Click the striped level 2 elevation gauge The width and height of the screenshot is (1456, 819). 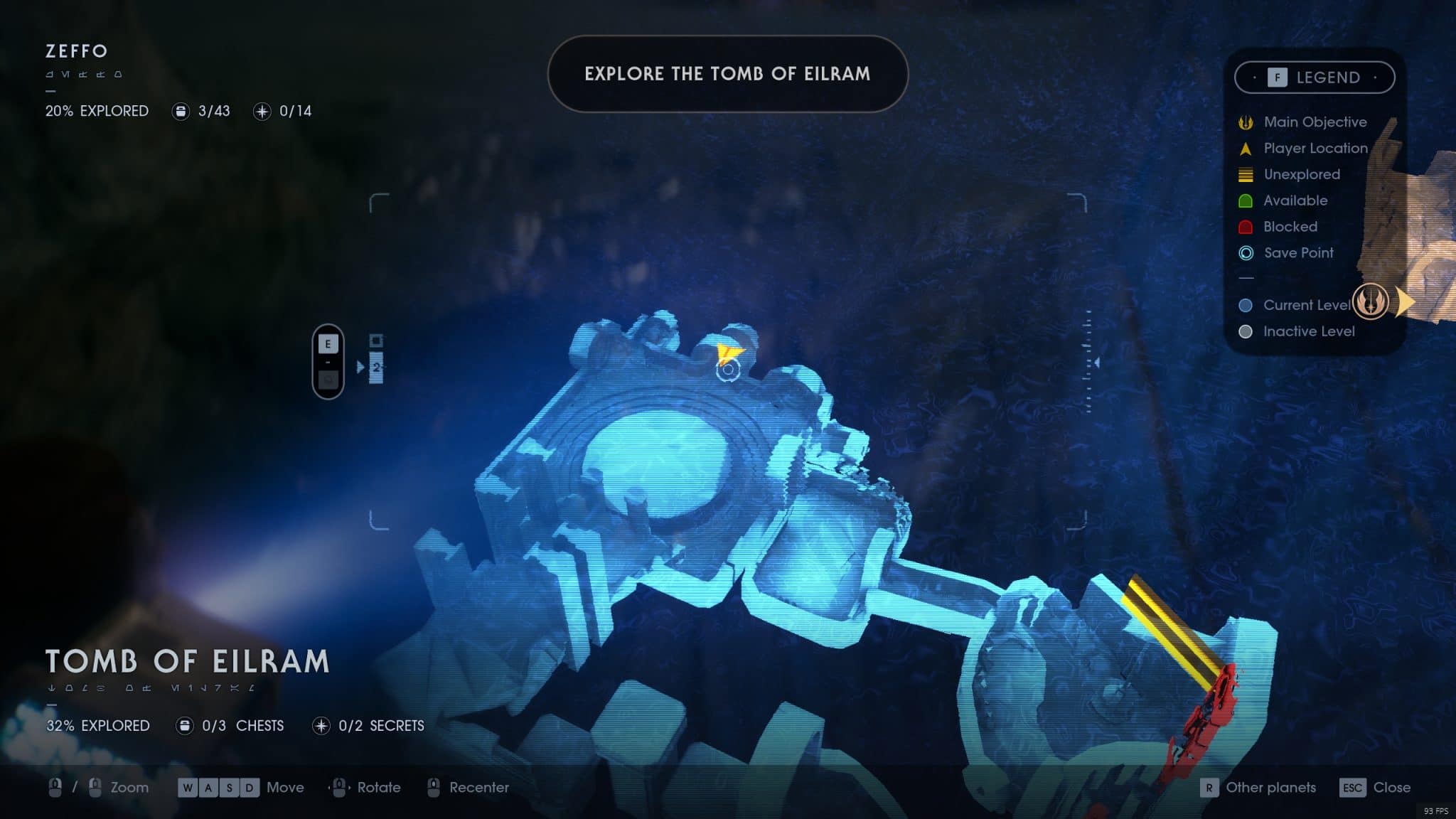(x=375, y=368)
